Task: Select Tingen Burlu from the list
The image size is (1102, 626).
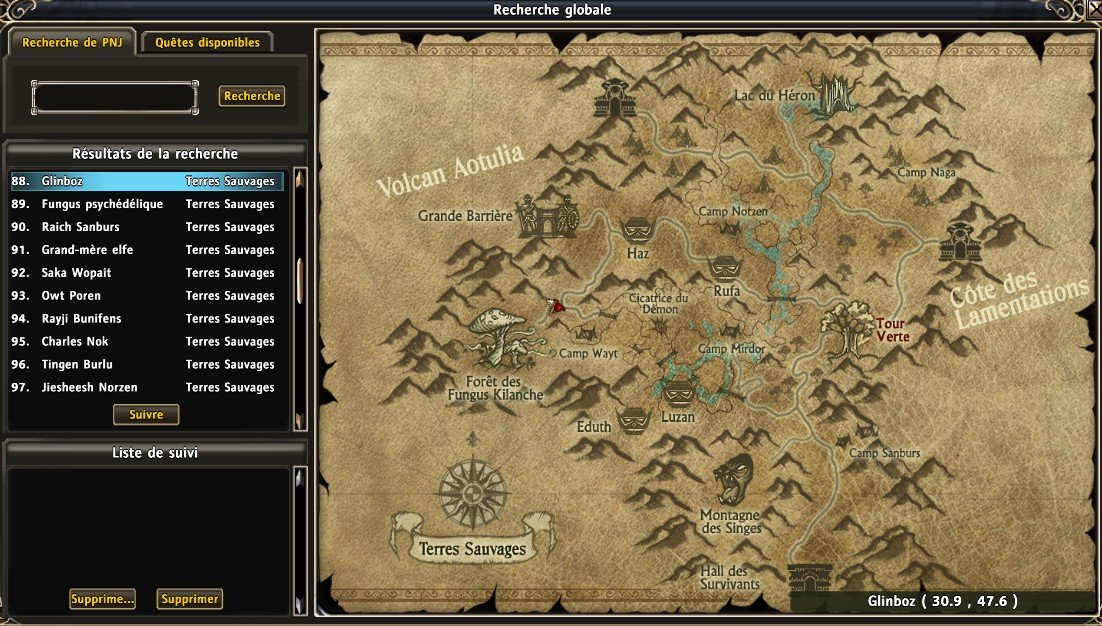Action: tap(147, 365)
